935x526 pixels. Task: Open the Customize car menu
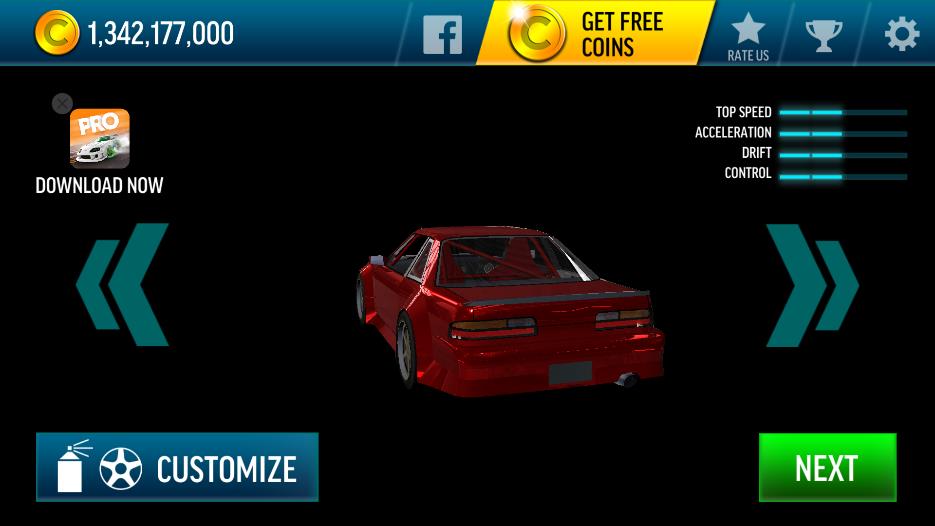(x=177, y=467)
